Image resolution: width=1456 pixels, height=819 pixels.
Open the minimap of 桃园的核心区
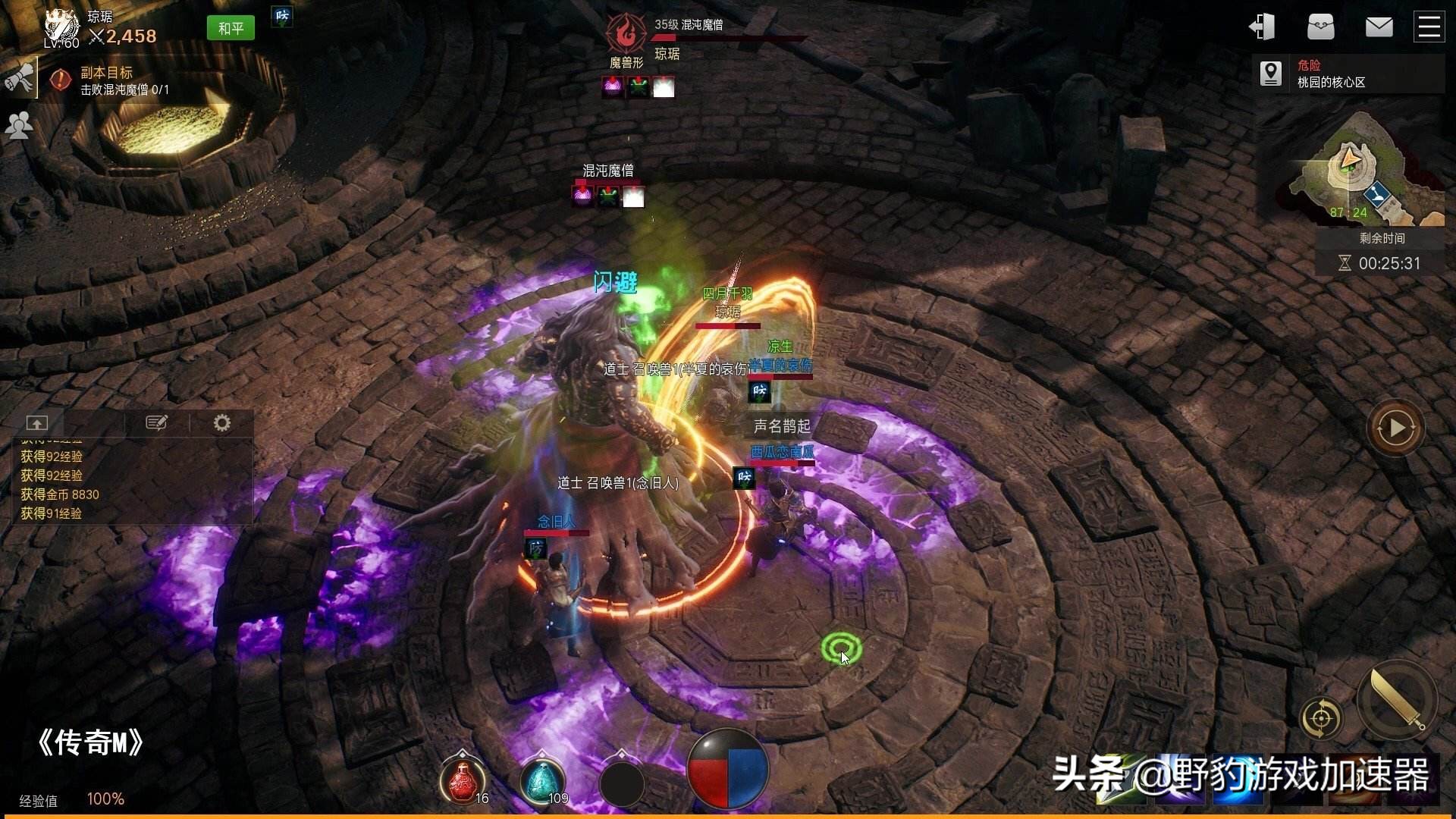1365,168
